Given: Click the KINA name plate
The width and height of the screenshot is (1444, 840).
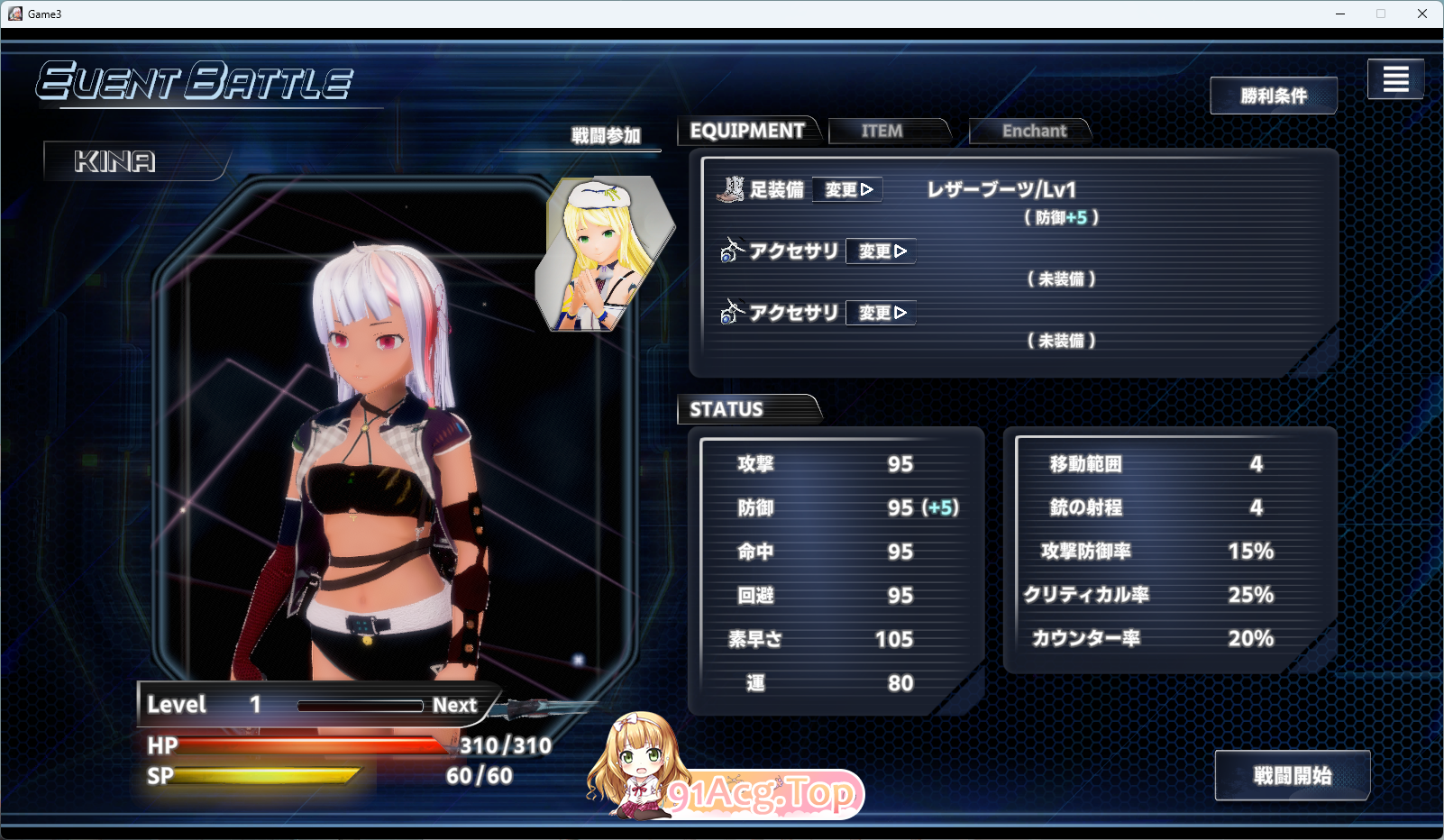Looking at the screenshot, I should [114, 162].
